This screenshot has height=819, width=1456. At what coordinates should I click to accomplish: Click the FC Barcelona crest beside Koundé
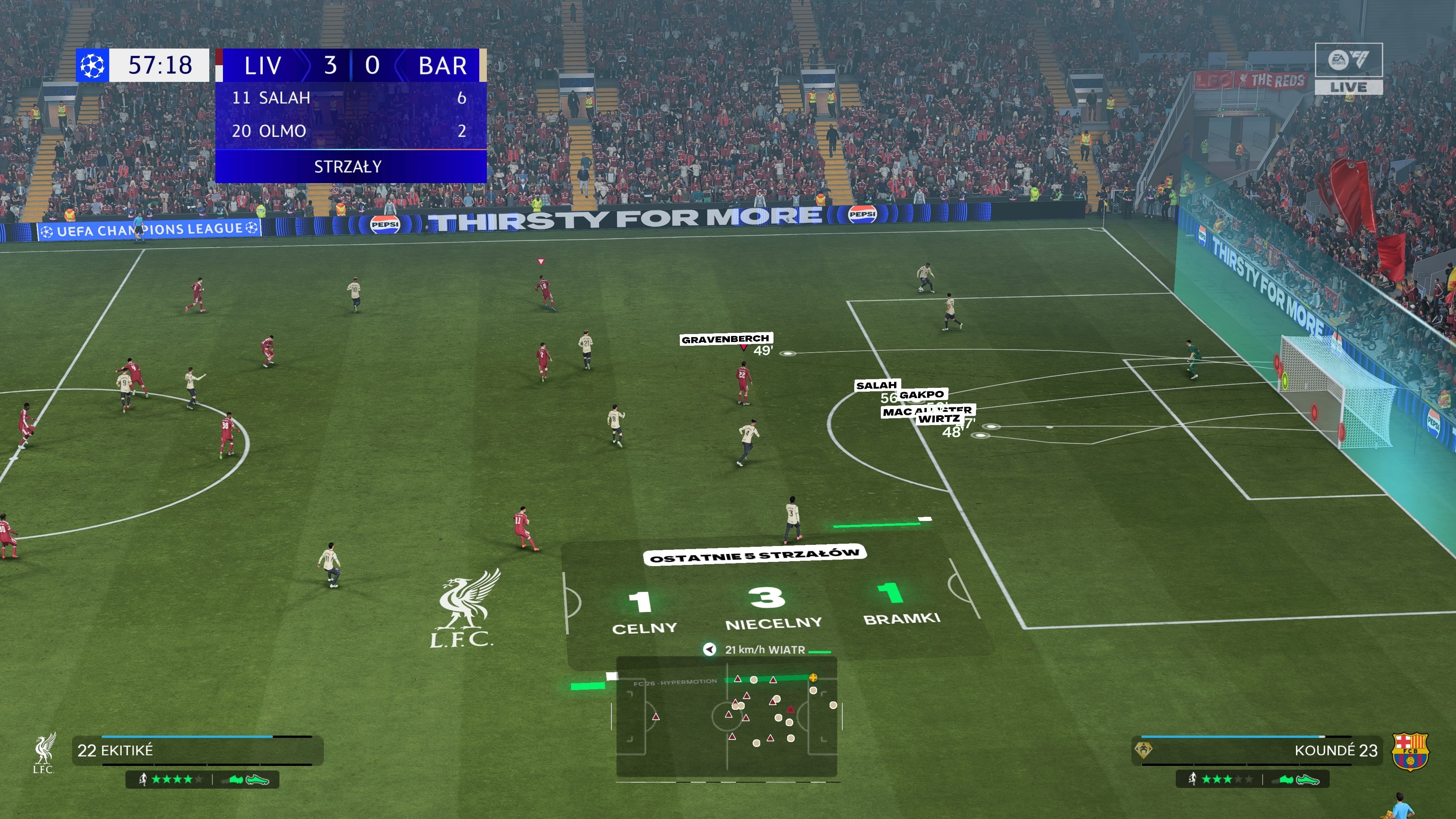[1410, 751]
